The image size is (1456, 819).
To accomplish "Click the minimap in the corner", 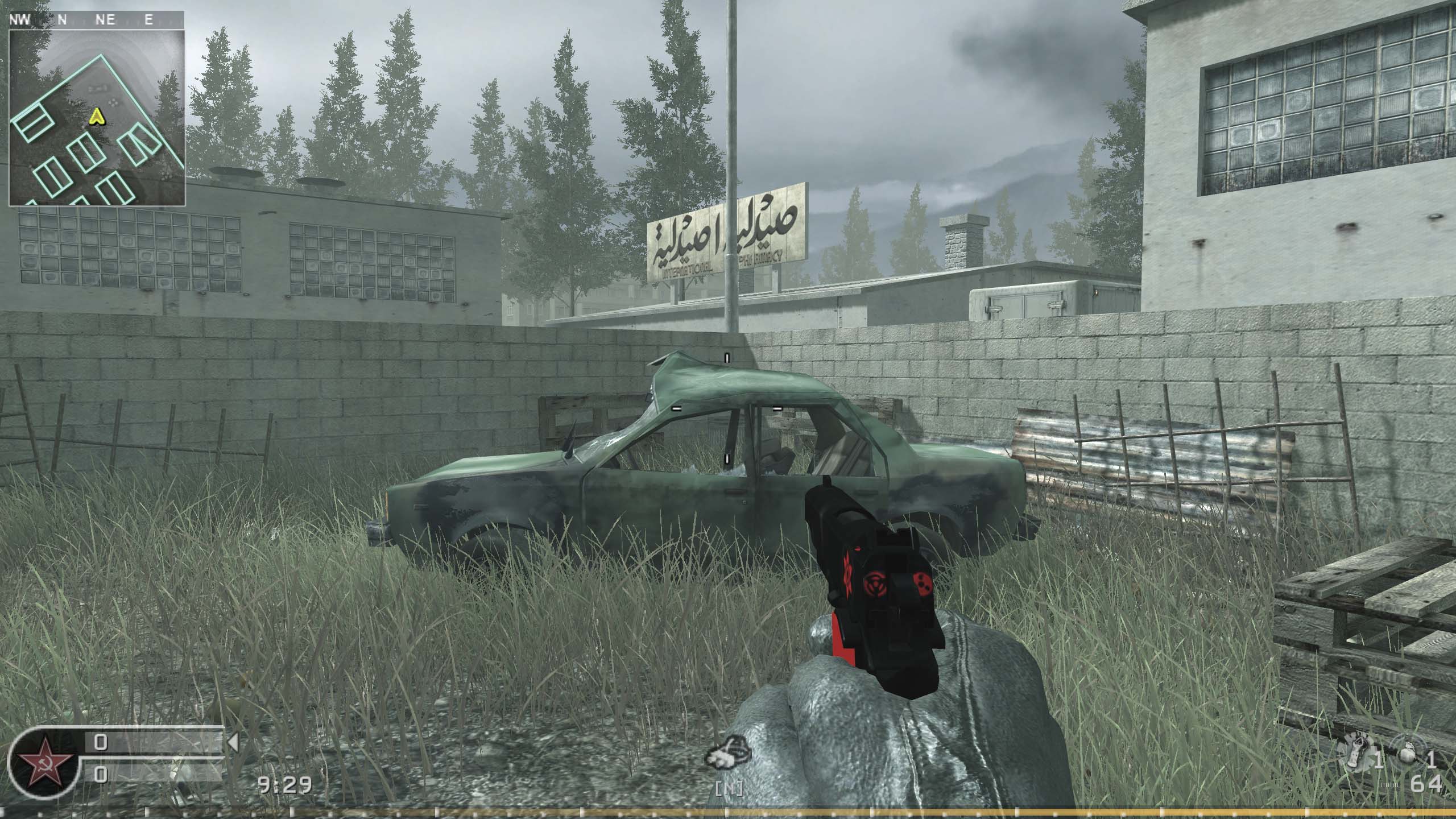I will (97, 117).
